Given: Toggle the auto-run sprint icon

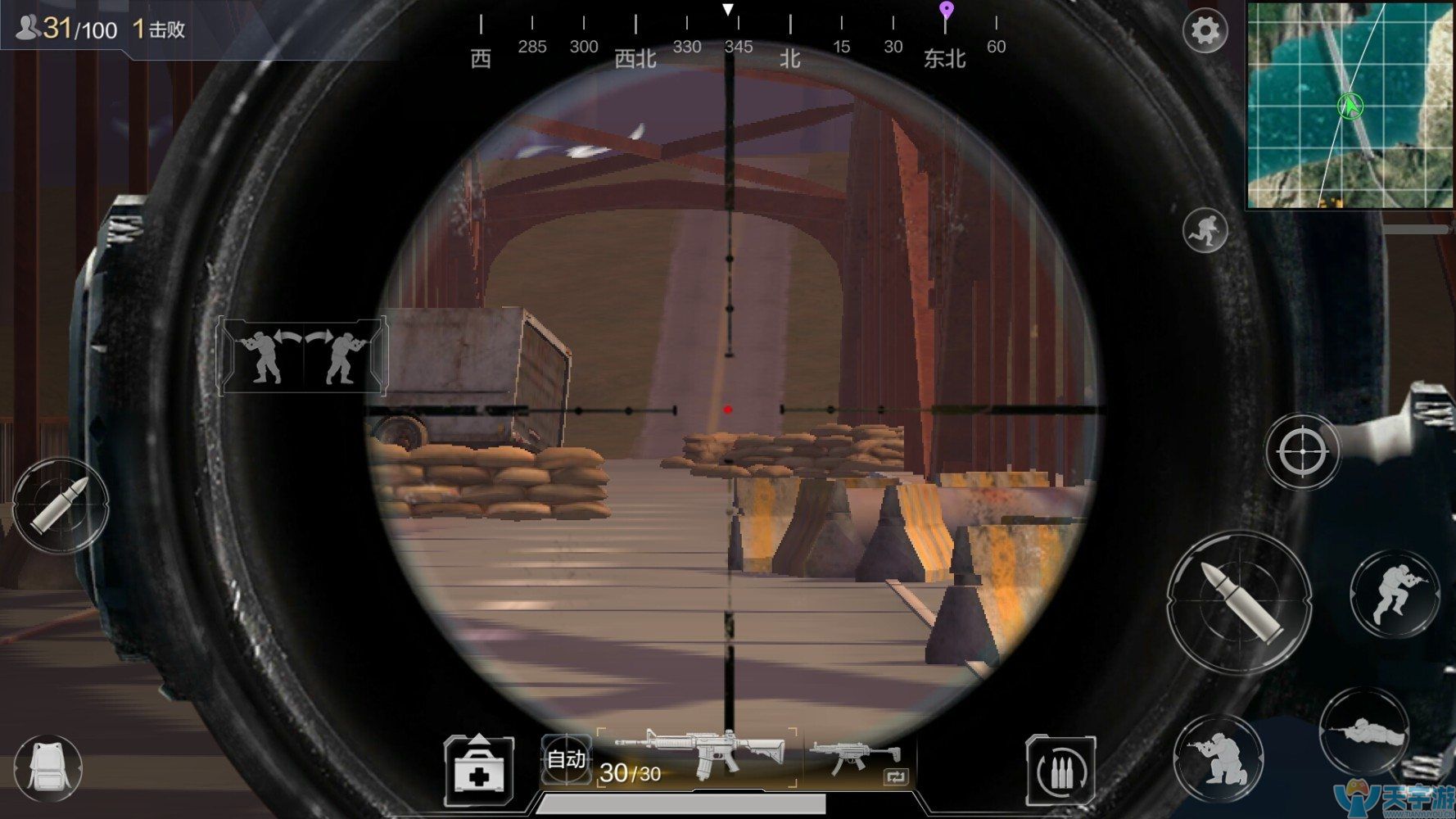Looking at the screenshot, I should pos(1205,230).
